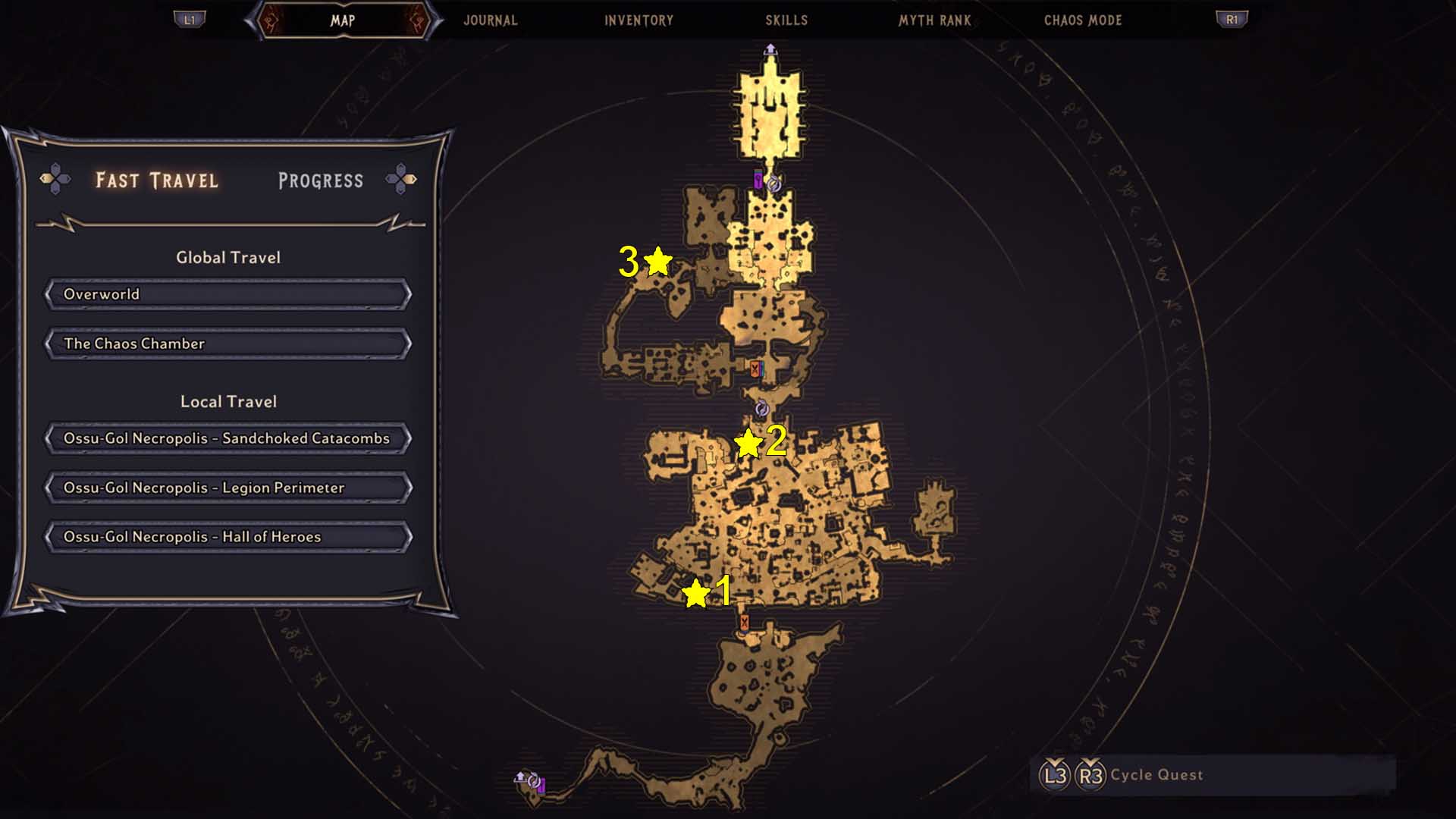Select The Chaos Chamber travel destination
This screenshot has width=1456, height=819.
[x=226, y=344]
